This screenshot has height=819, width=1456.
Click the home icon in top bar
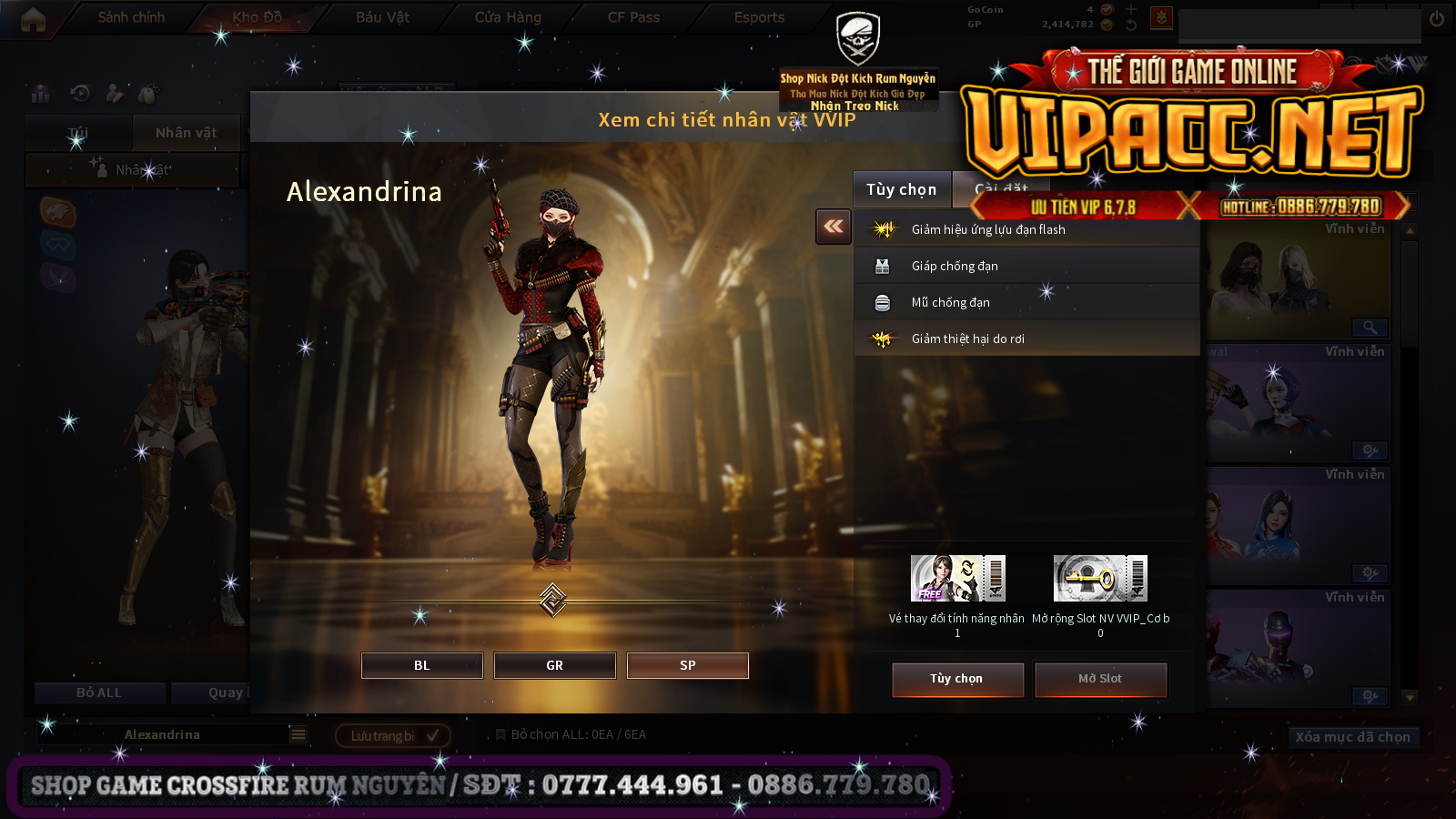coord(33,19)
